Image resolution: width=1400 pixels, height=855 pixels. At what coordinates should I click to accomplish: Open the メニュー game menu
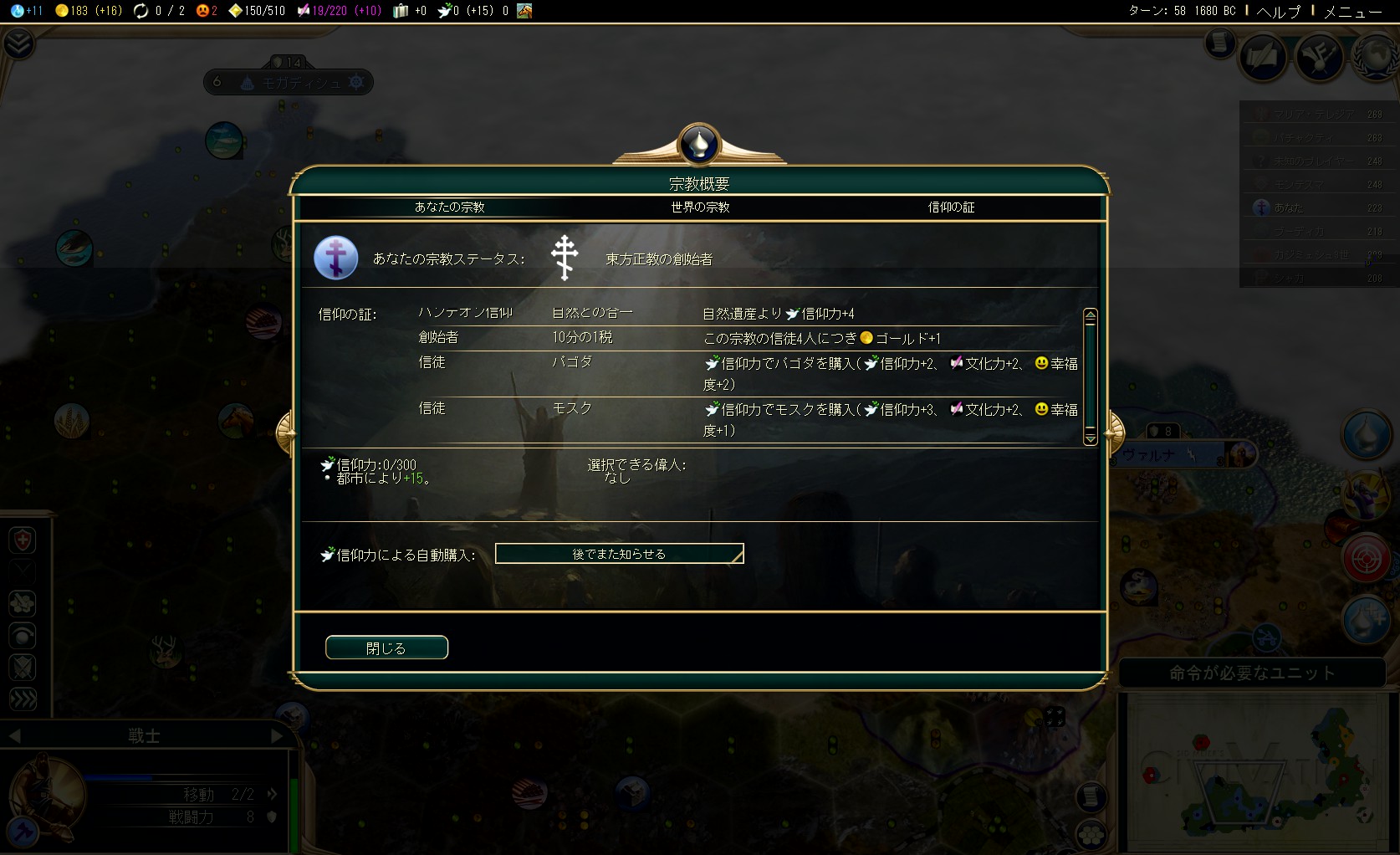[x=1352, y=11]
